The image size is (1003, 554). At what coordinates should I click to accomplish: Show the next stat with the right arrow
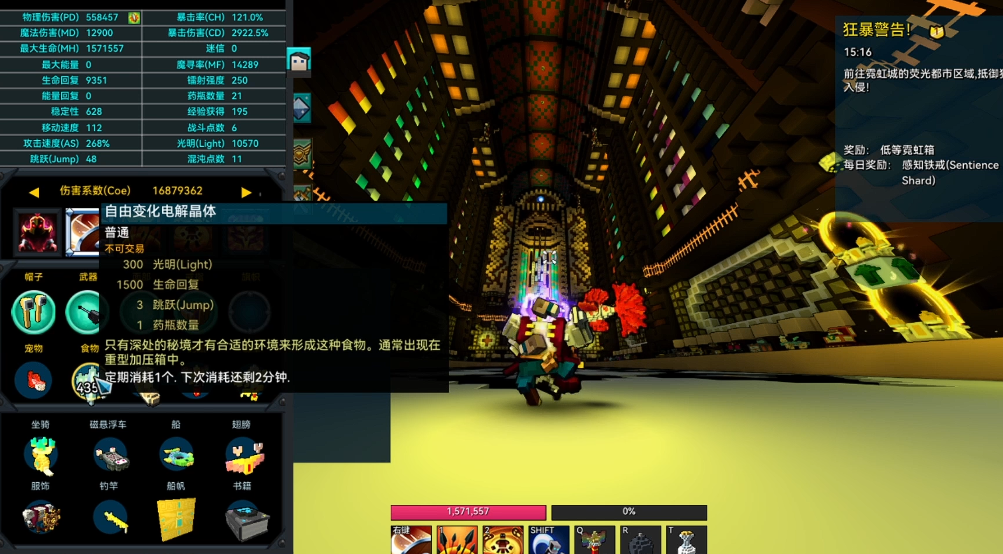coord(246,191)
